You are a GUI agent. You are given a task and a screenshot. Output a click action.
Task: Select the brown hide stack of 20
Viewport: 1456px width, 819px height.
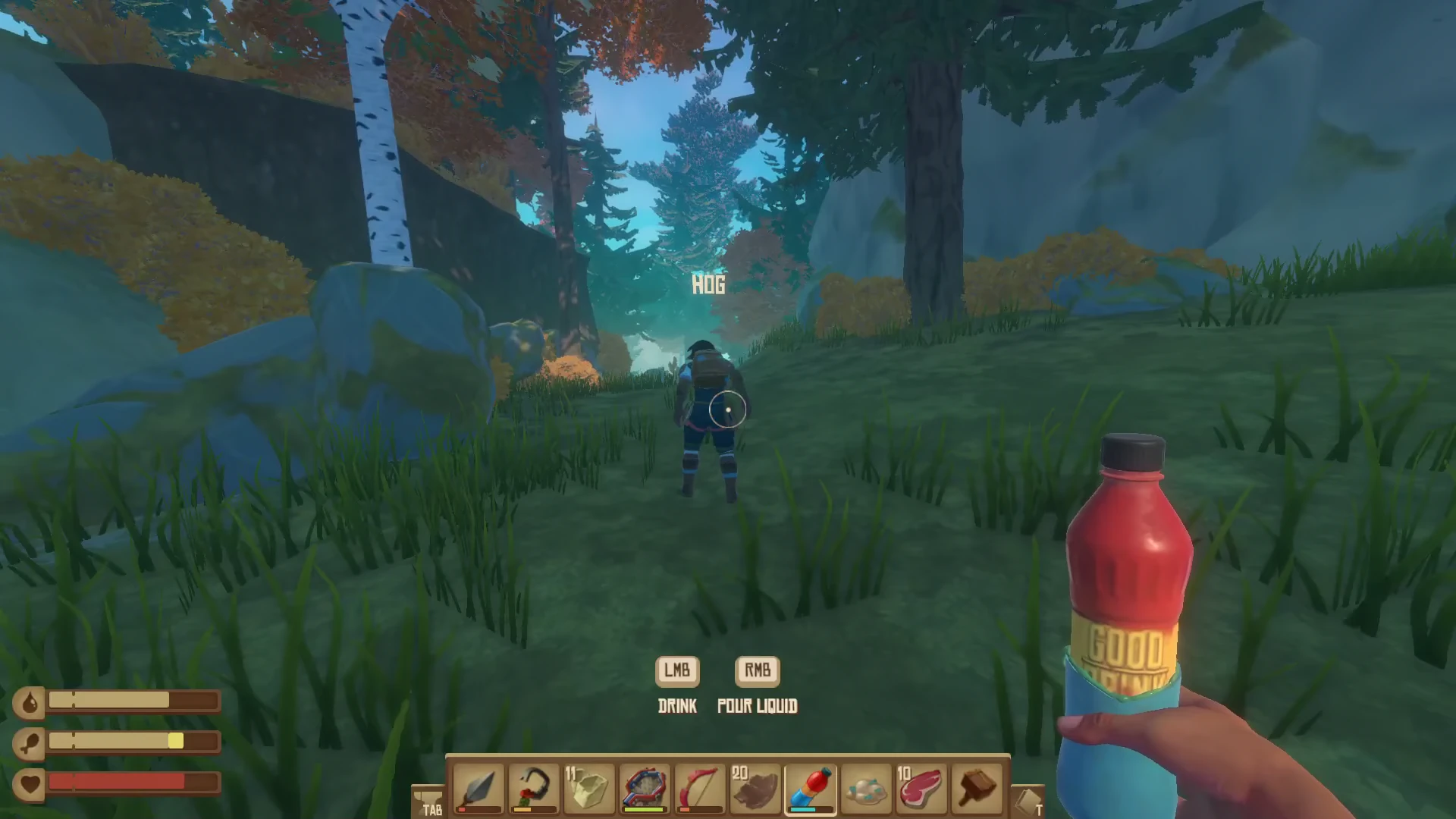click(x=755, y=789)
